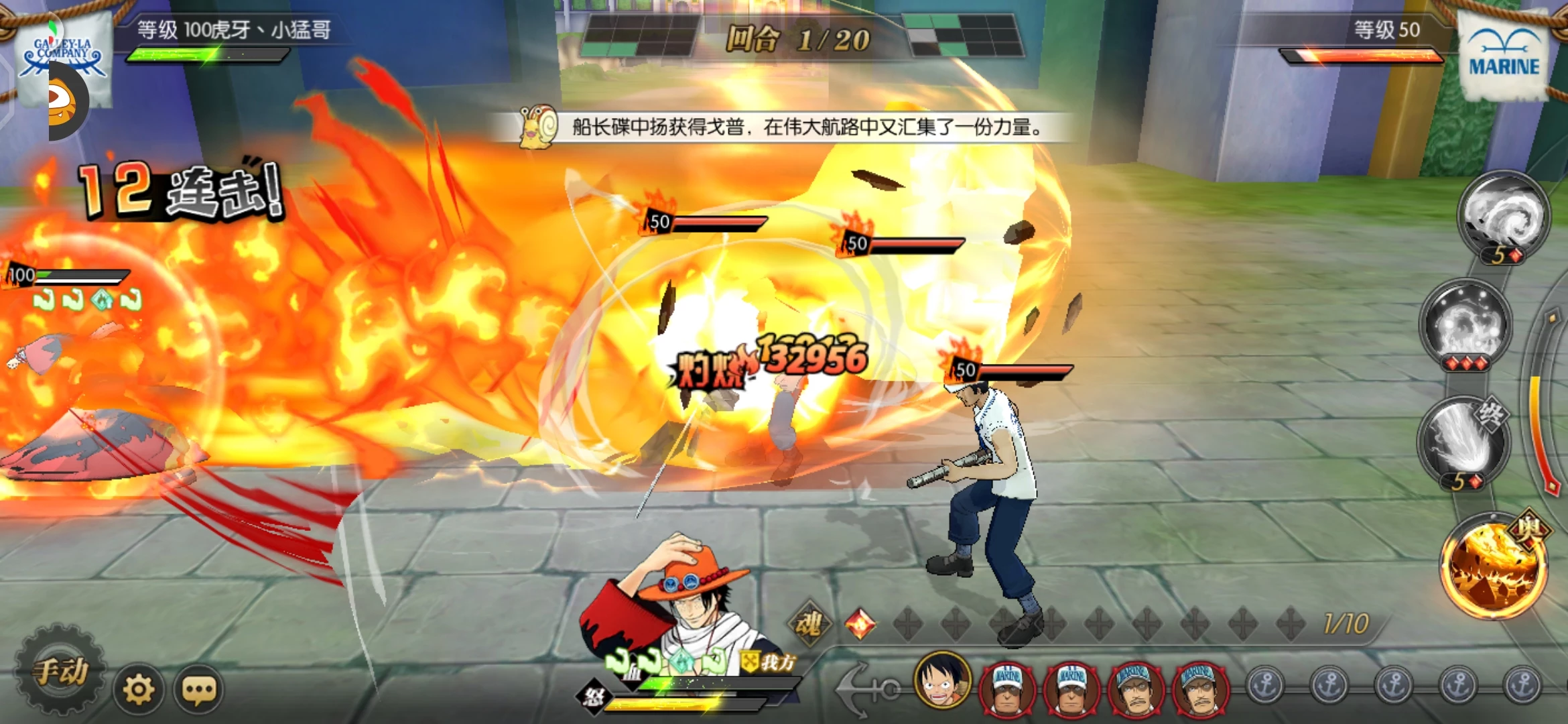Activate the whirlwind skill icon
The height and width of the screenshot is (724, 1568).
pos(1504,215)
